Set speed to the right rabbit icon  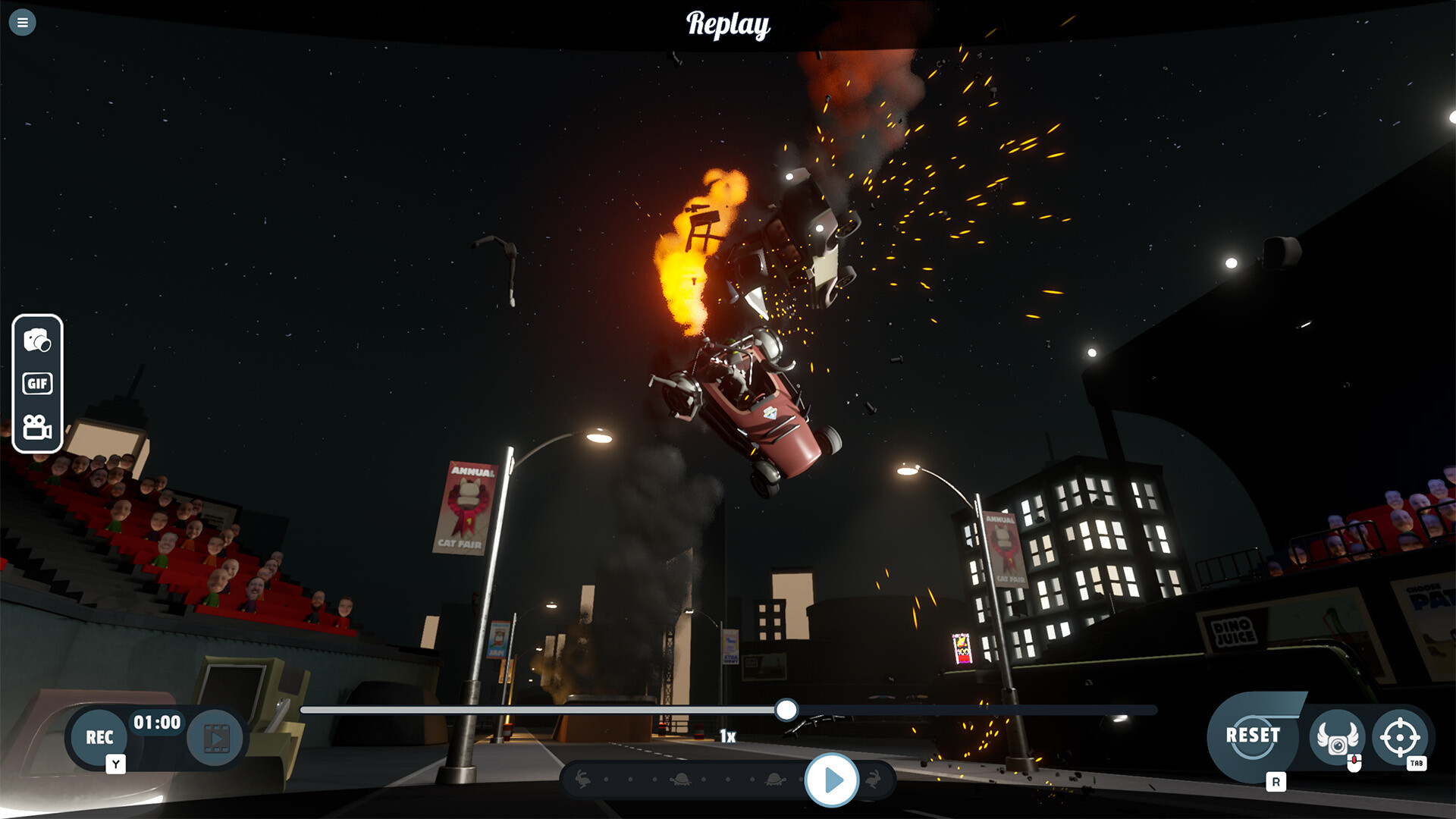click(x=874, y=779)
